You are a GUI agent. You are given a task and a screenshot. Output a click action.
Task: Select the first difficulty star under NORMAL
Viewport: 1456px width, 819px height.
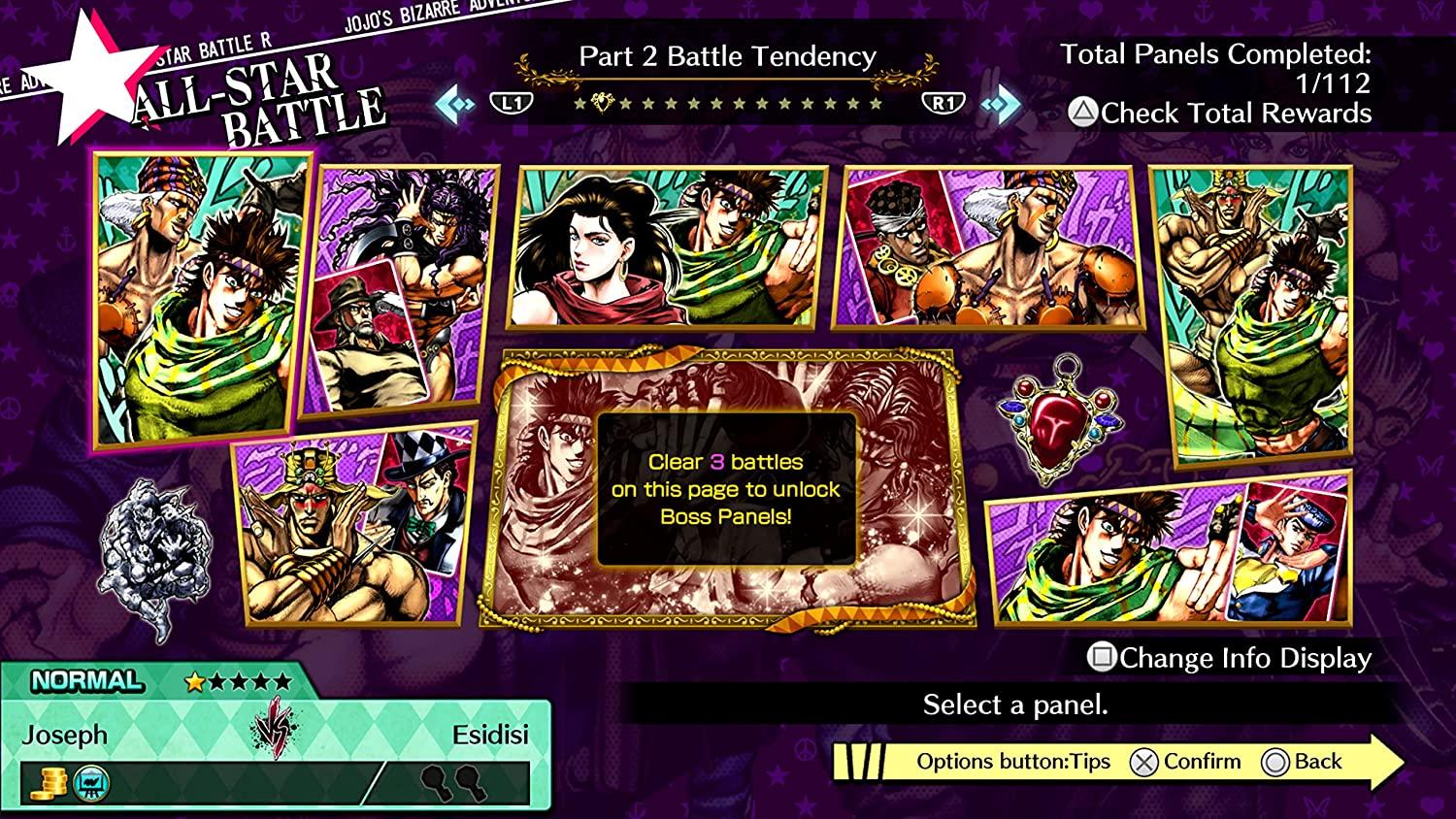click(x=195, y=680)
